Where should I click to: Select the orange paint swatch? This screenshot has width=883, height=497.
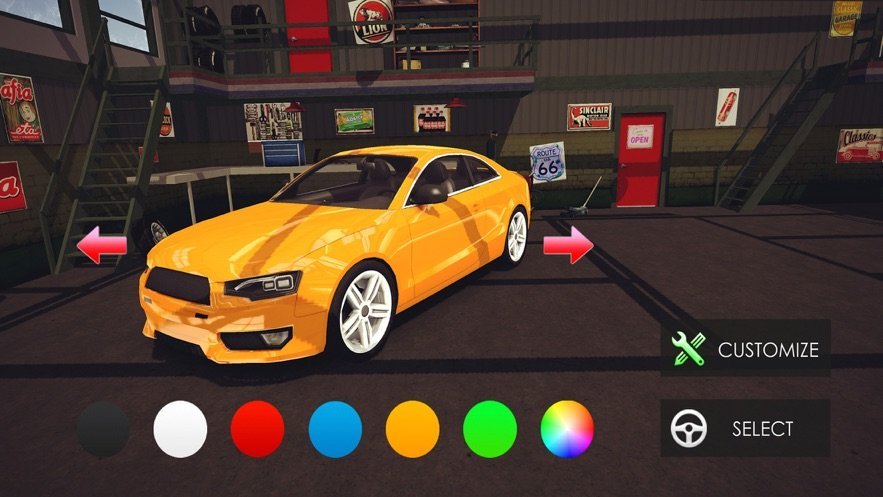pyautogui.click(x=412, y=429)
